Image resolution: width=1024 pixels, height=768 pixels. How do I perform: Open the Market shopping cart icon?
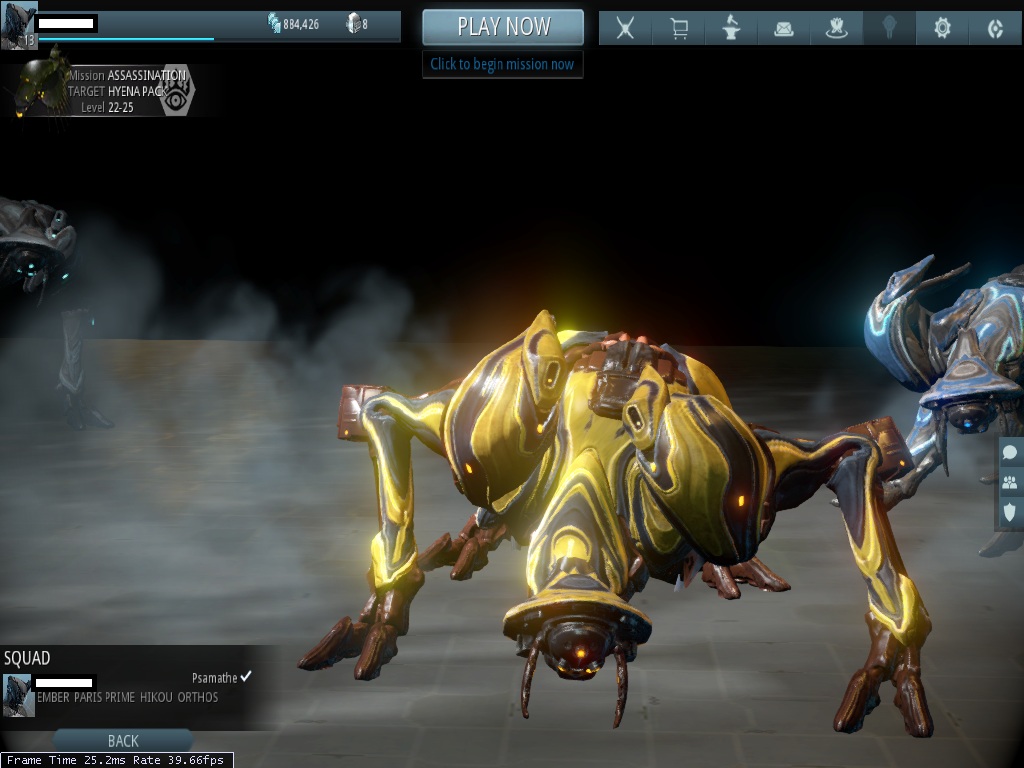pyautogui.click(x=679, y=28)
